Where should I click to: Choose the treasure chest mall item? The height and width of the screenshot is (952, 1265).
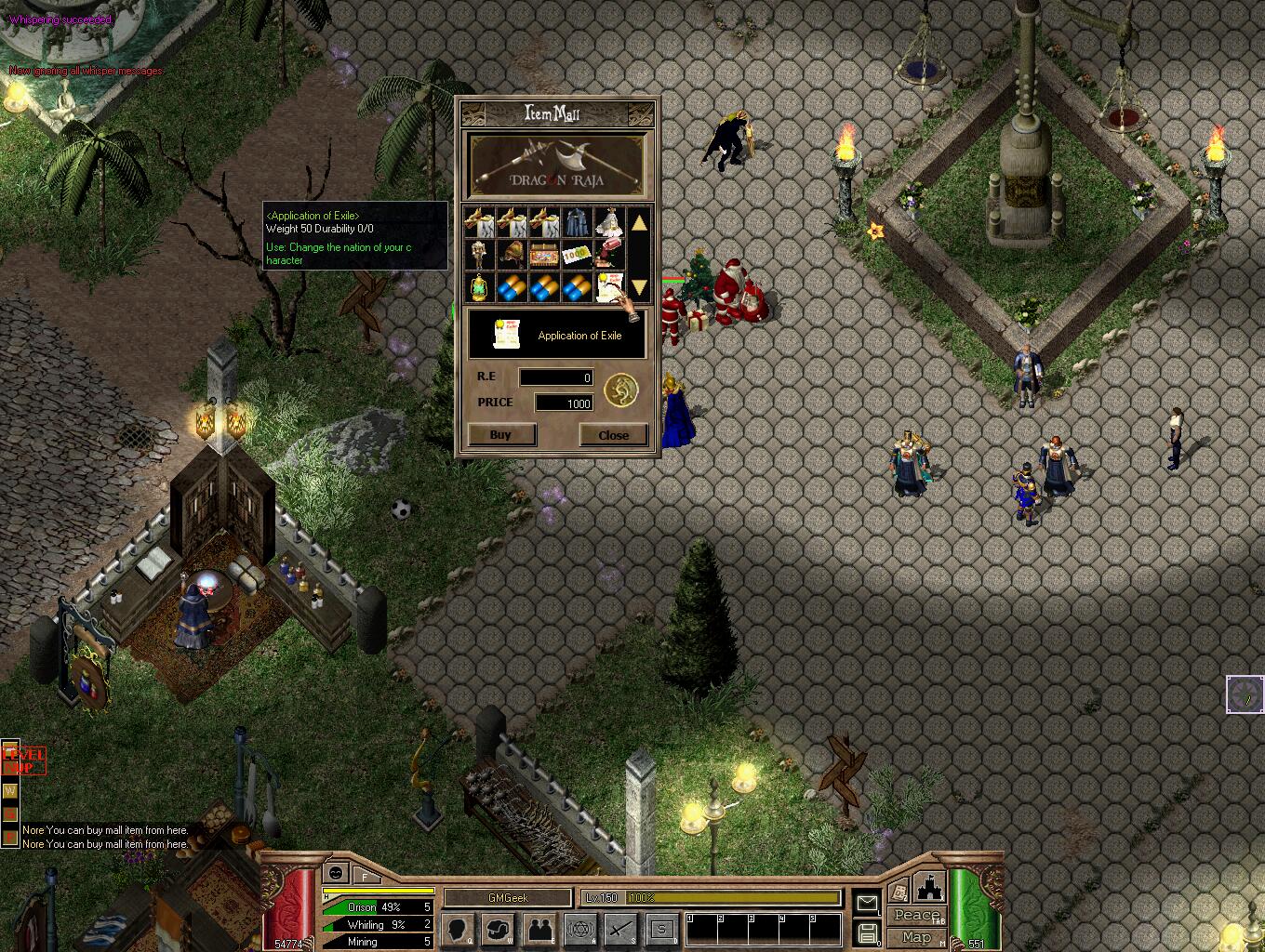pos(544,255)
